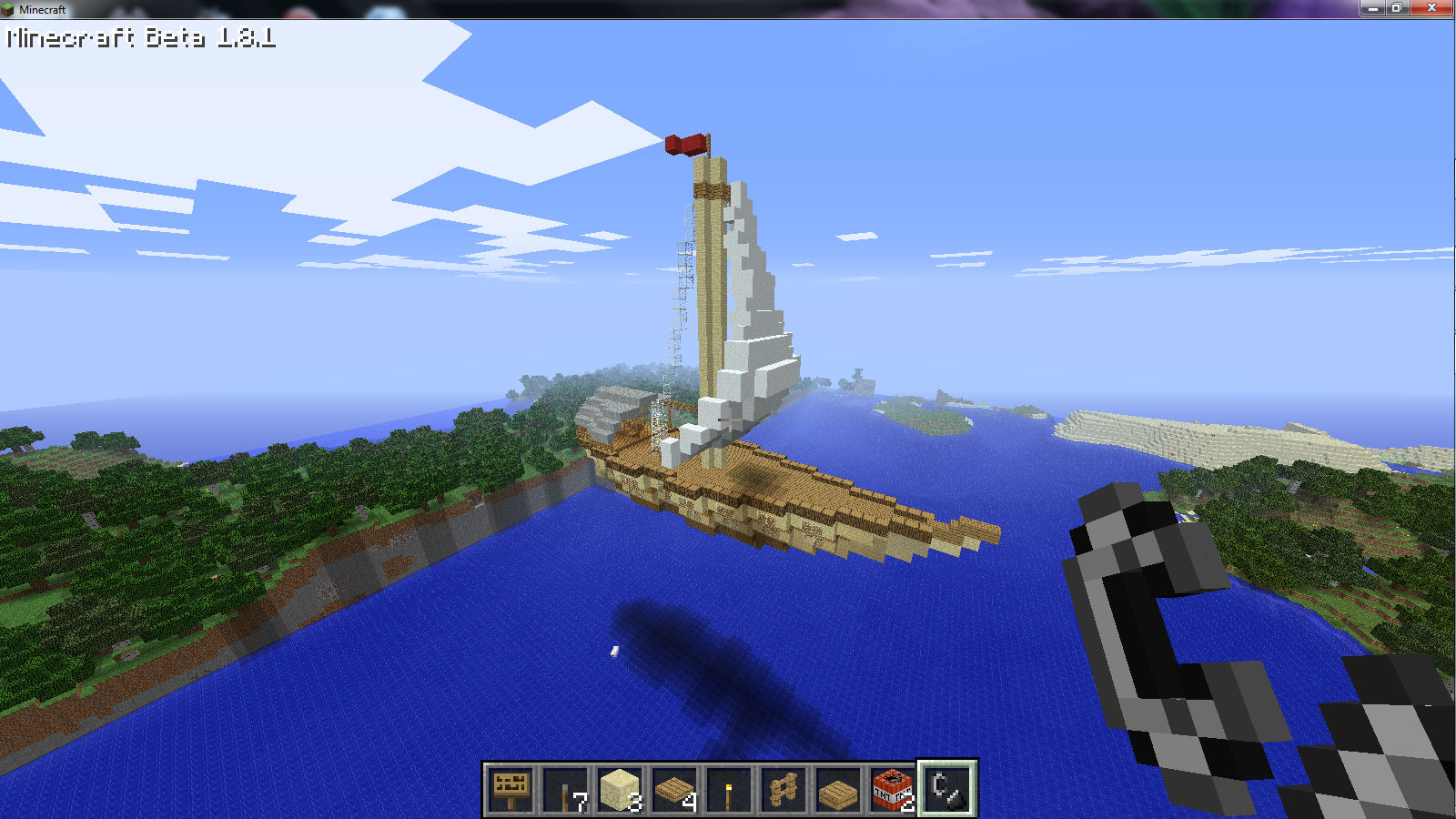Equip the TNT block slot
1456x819 pixels.
coord(893,789)
